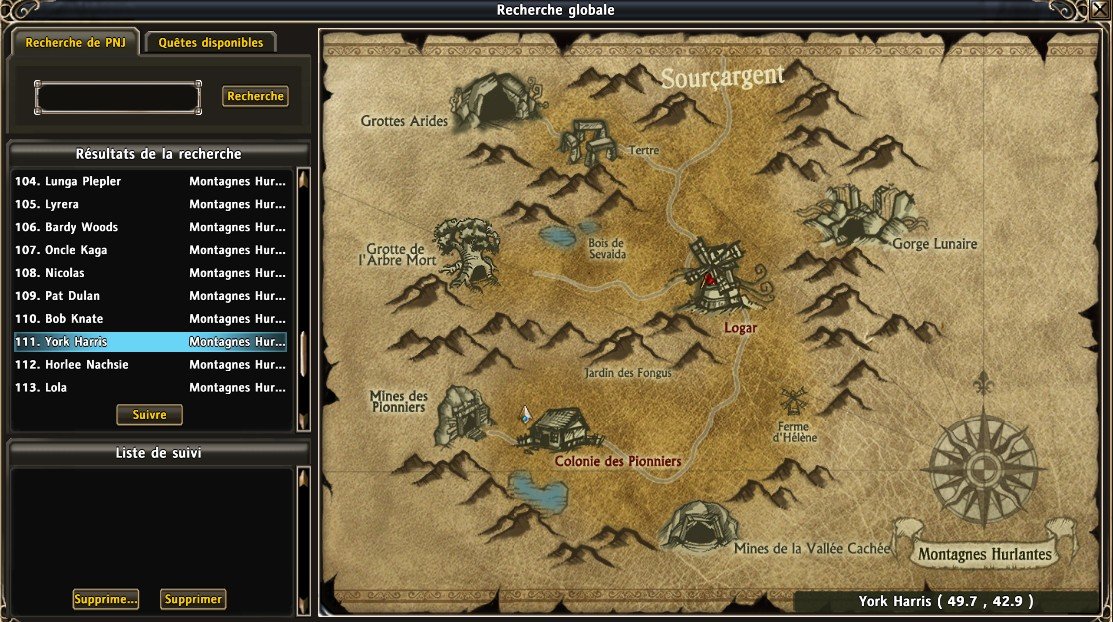Switch to the Quêtes disponibles tab

(210, 43)
